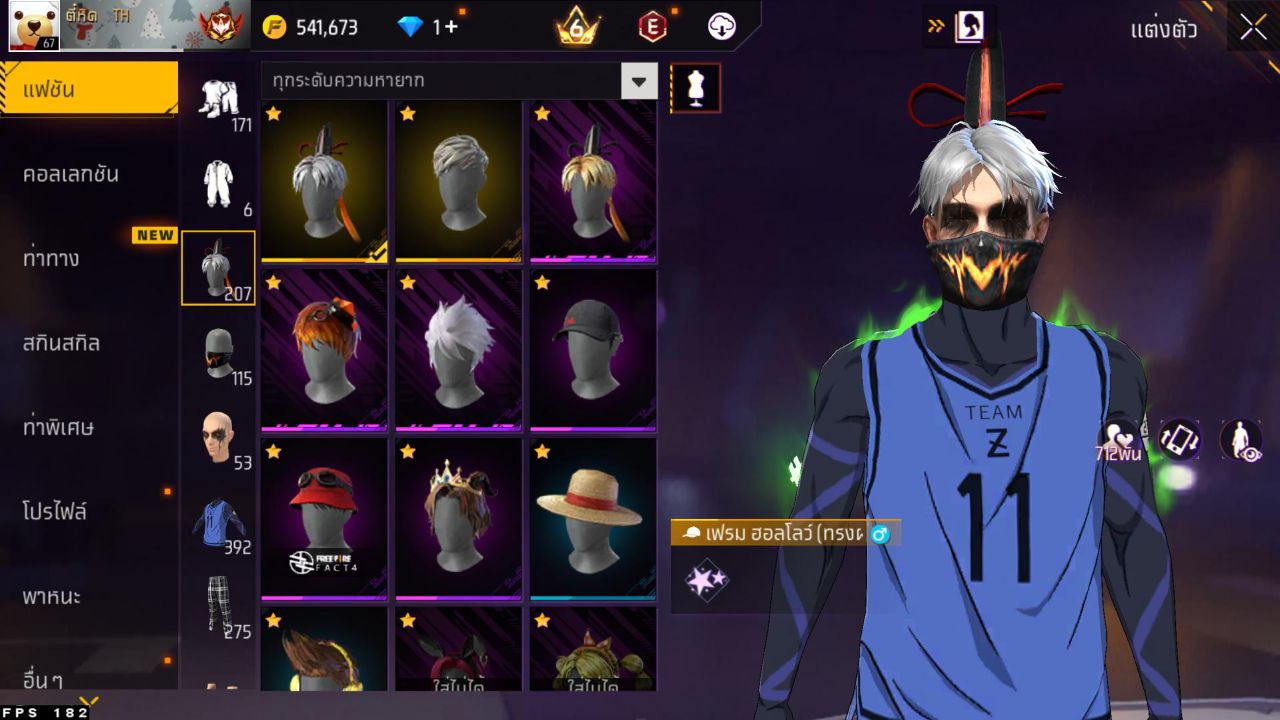Select the plaid pants category

(218, 605)
